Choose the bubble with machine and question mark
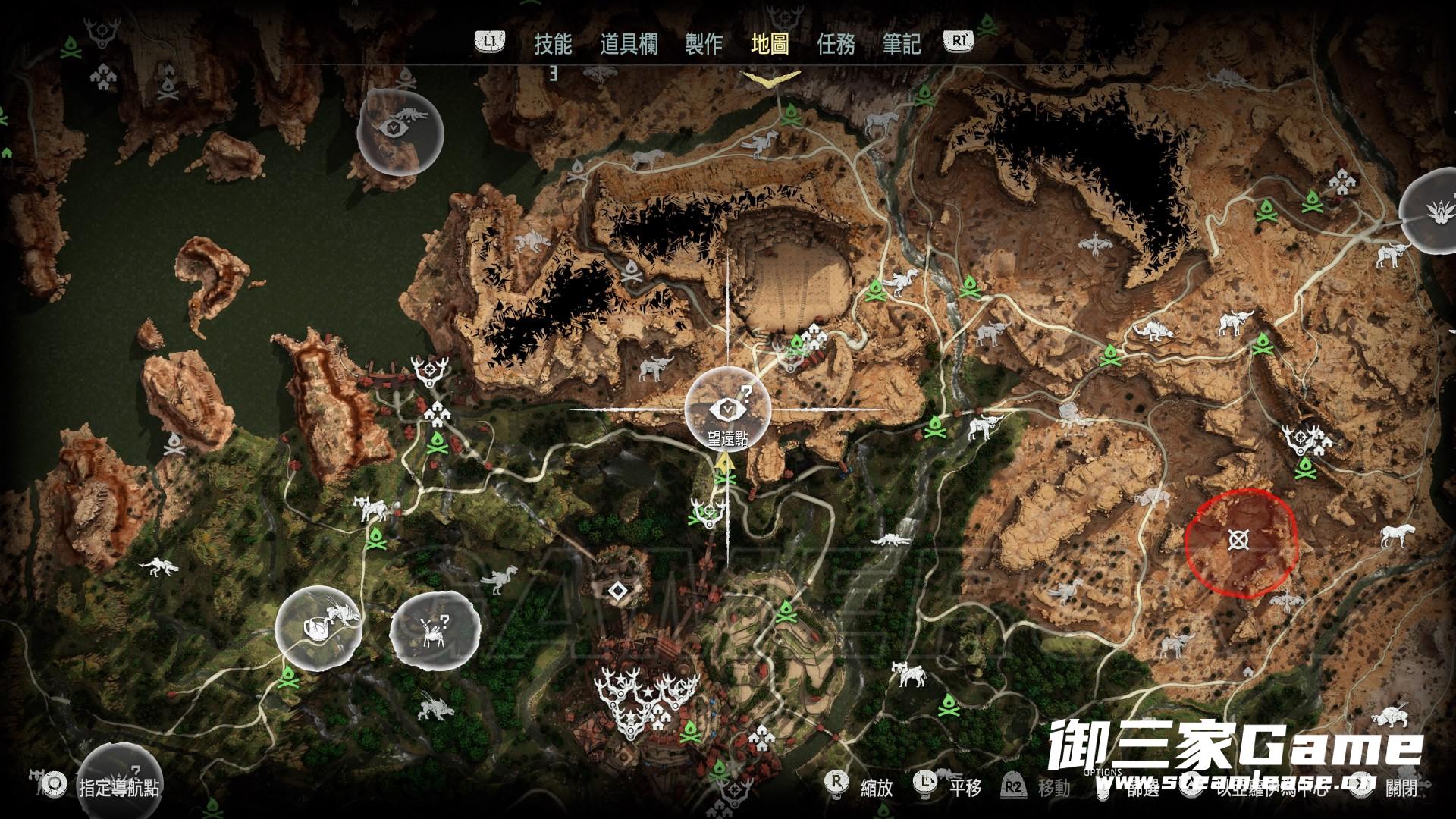 435,629
